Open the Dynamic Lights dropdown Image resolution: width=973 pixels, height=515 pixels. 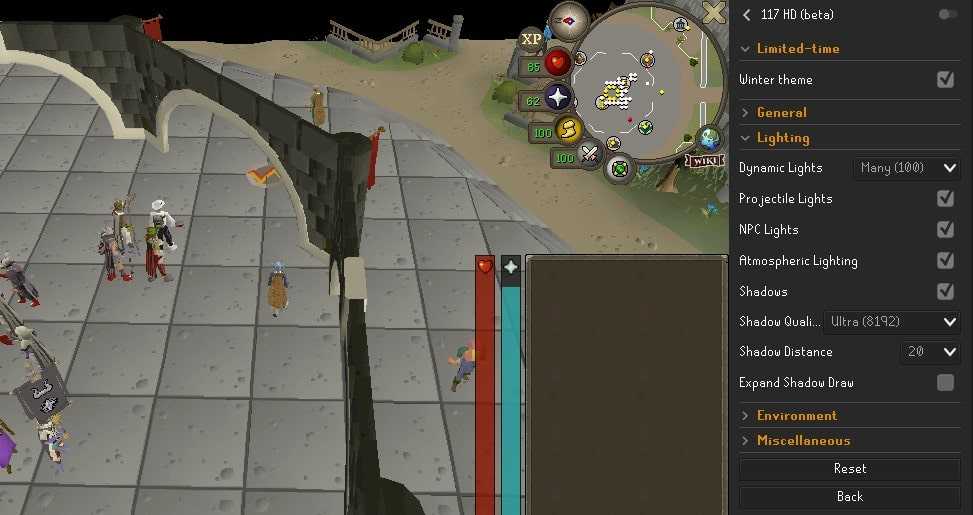pos(908,168)
